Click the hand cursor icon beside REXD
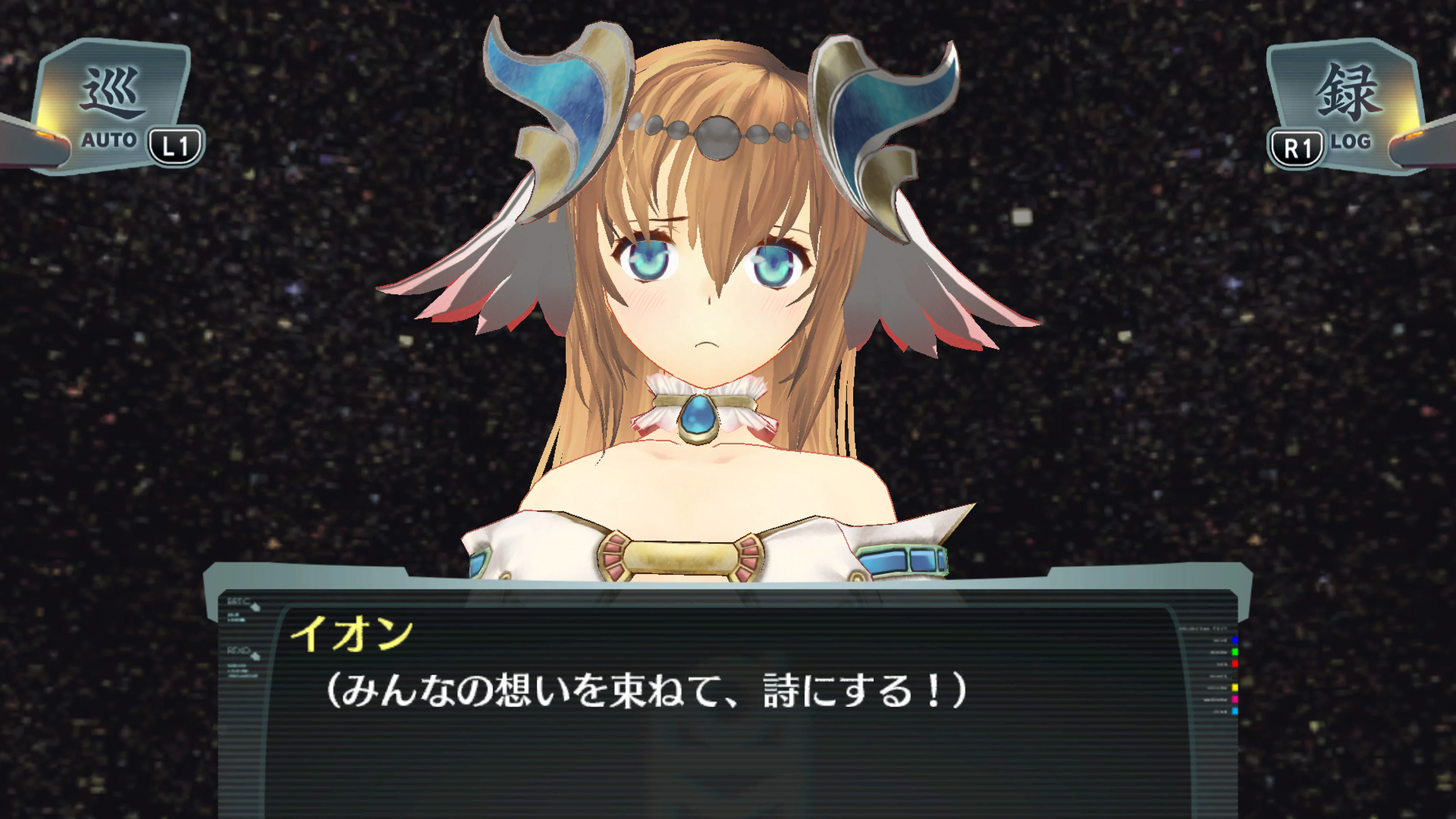This screenshot has height=819, width=1456. (256, 657)
